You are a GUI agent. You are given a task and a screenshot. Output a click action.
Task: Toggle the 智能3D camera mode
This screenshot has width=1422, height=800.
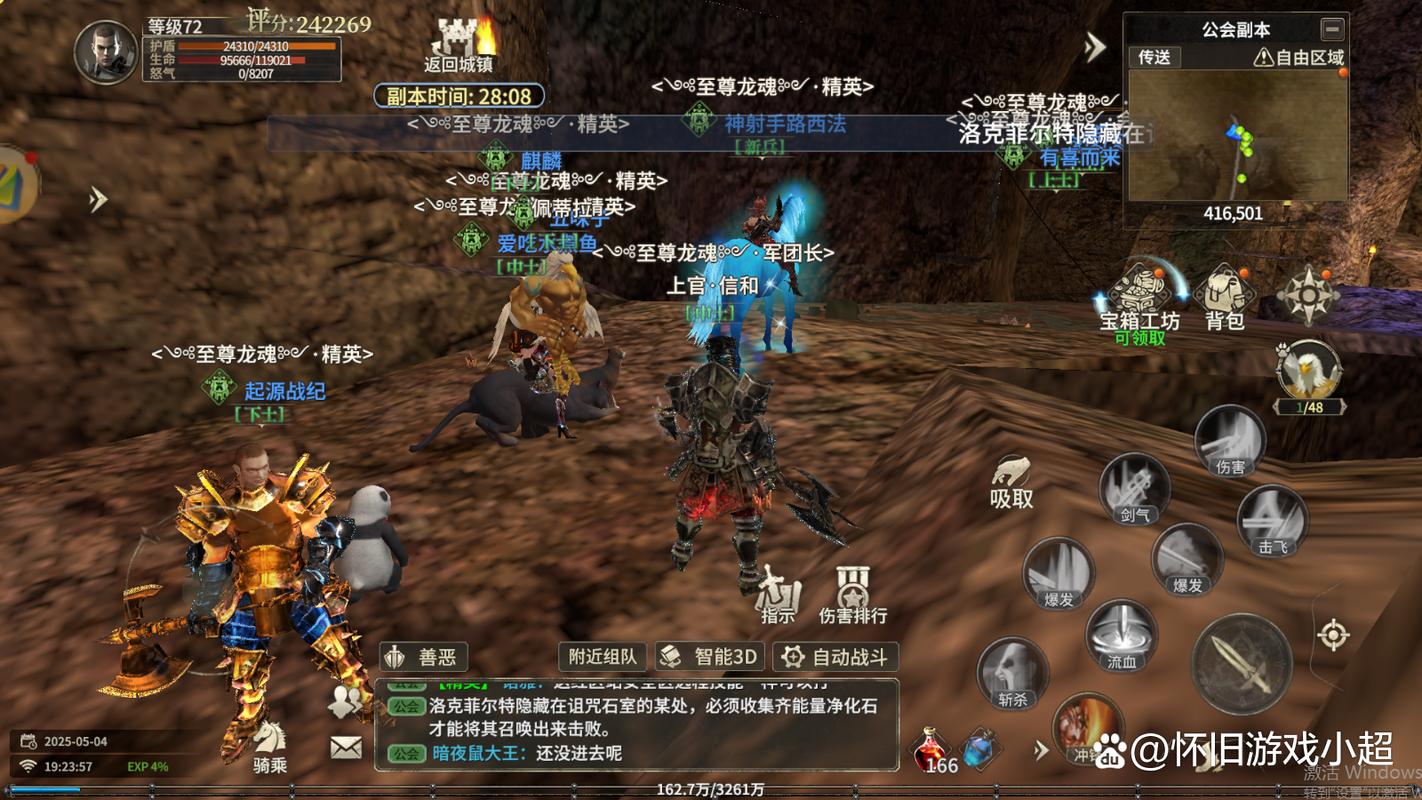[x=711, y=657]
